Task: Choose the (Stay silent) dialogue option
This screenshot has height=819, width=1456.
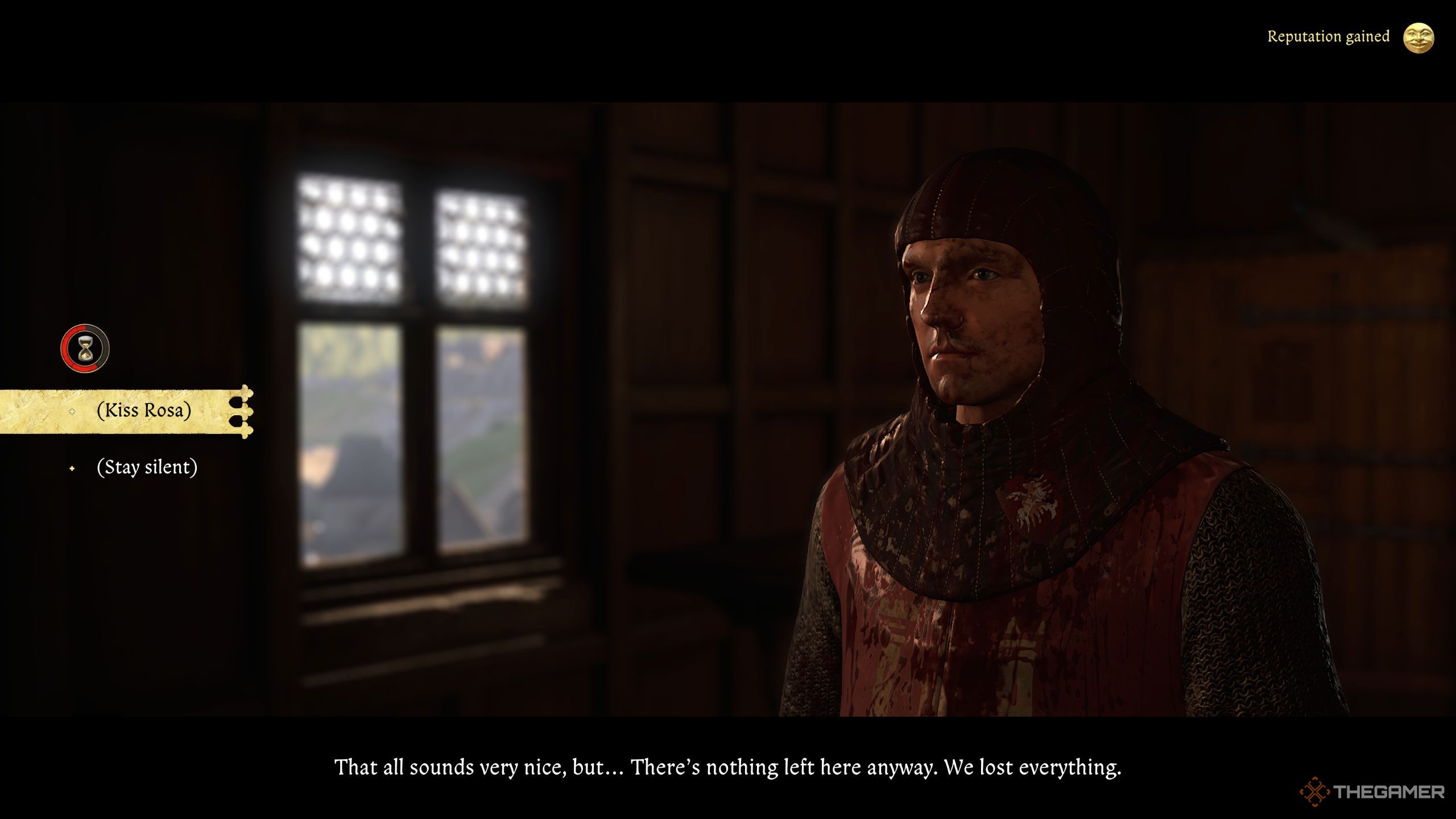Action: pyautogui.click(x=148, y=468)
